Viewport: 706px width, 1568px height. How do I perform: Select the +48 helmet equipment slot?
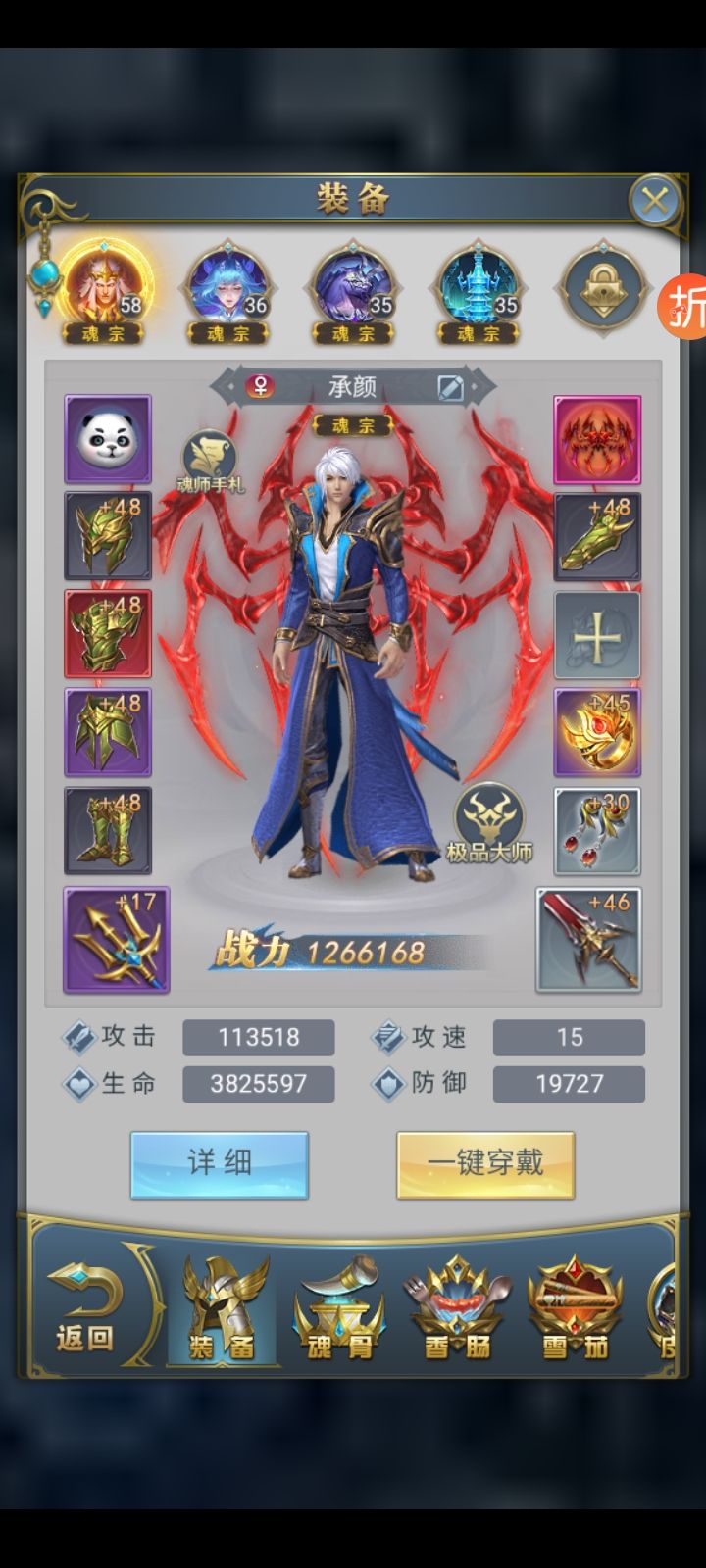pyautogui.click(x=108, y=537)
